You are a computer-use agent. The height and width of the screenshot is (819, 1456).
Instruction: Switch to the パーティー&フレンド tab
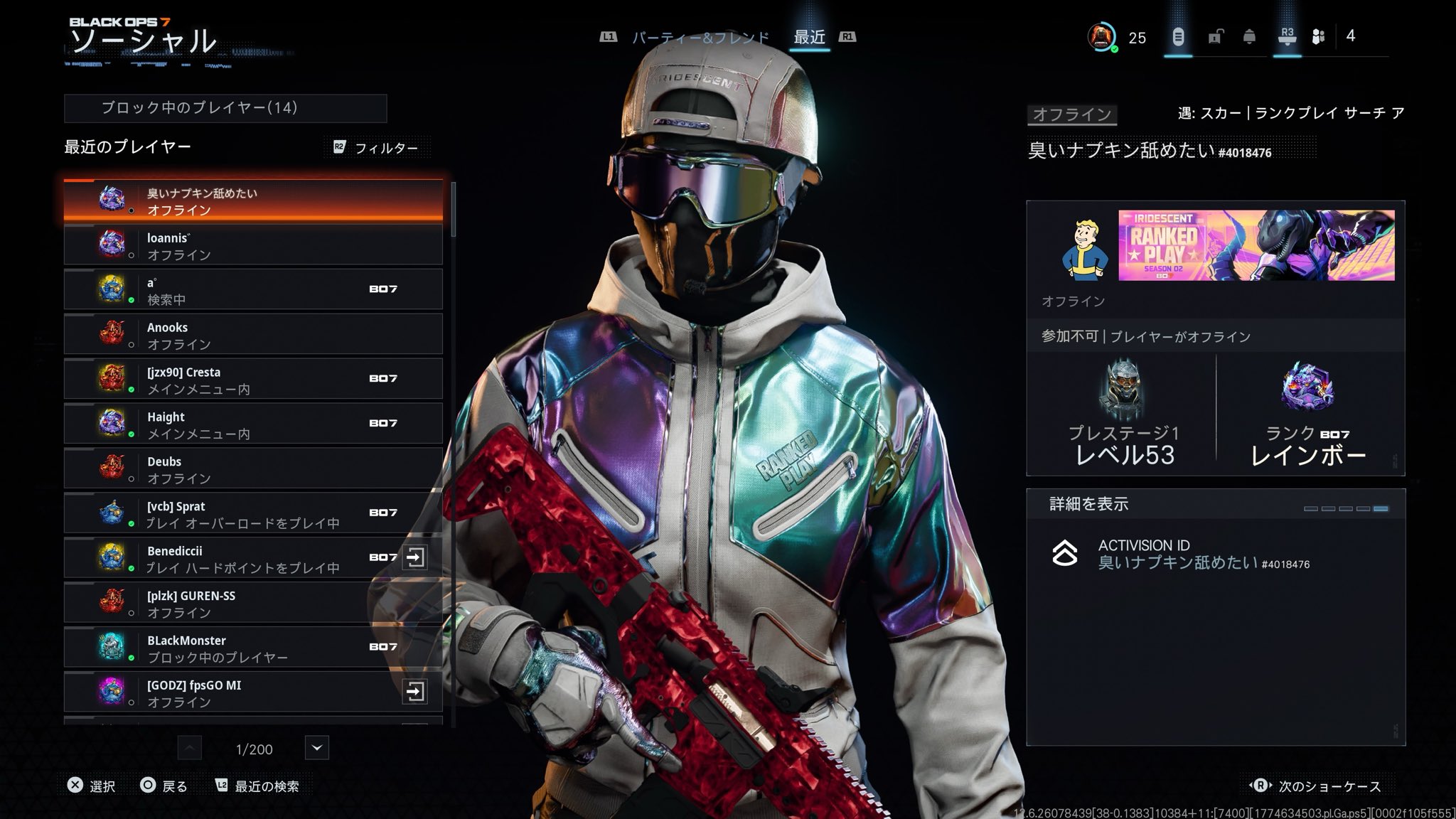[700, 37]
